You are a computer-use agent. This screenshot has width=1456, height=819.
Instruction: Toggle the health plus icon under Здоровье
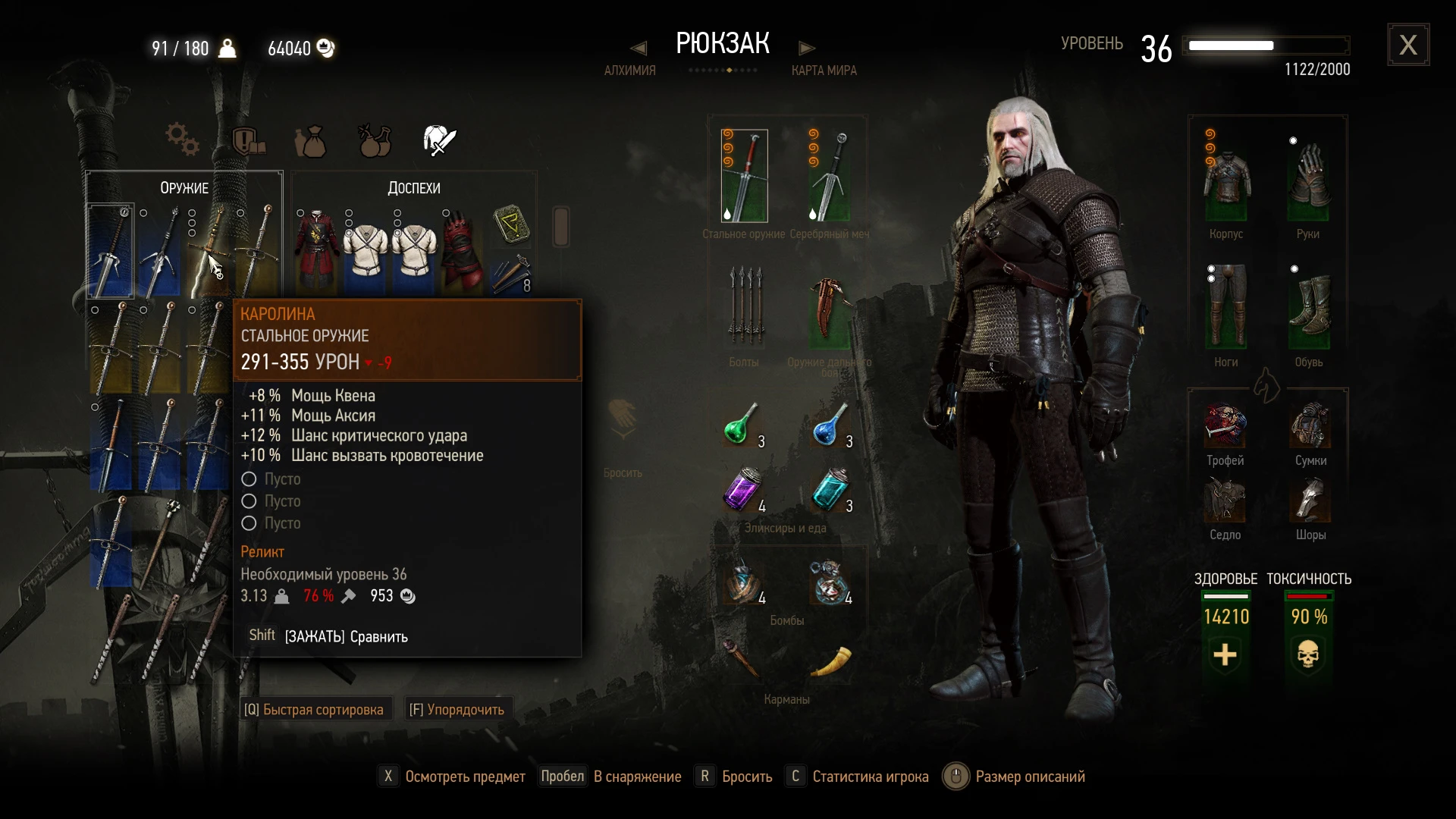(x=1225, y=655)
